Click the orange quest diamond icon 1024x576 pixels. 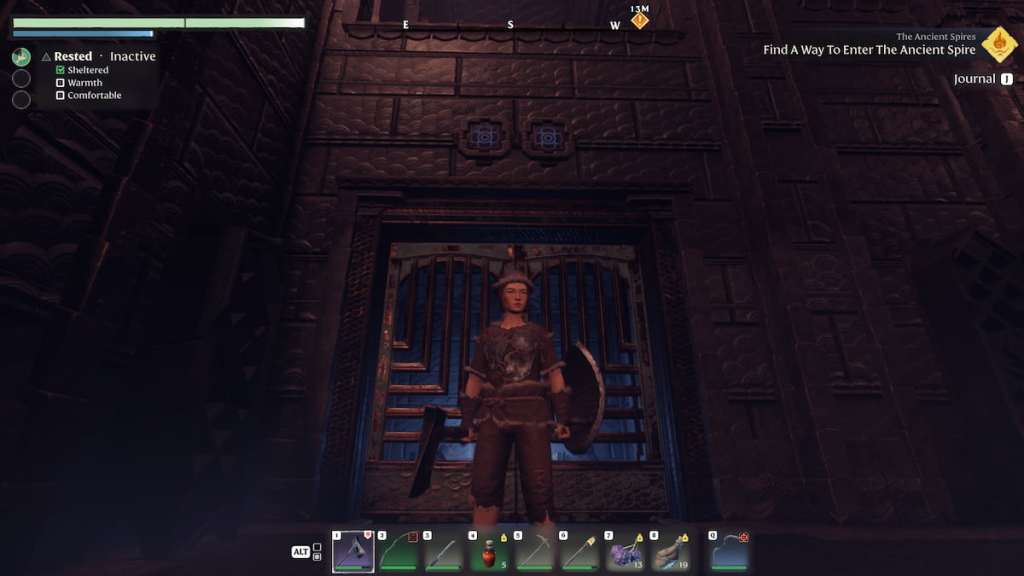(999, 44)
